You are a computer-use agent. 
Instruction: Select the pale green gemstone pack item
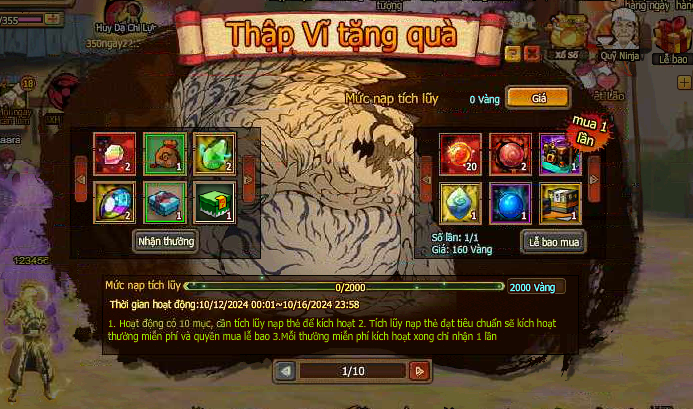point(461,203)
